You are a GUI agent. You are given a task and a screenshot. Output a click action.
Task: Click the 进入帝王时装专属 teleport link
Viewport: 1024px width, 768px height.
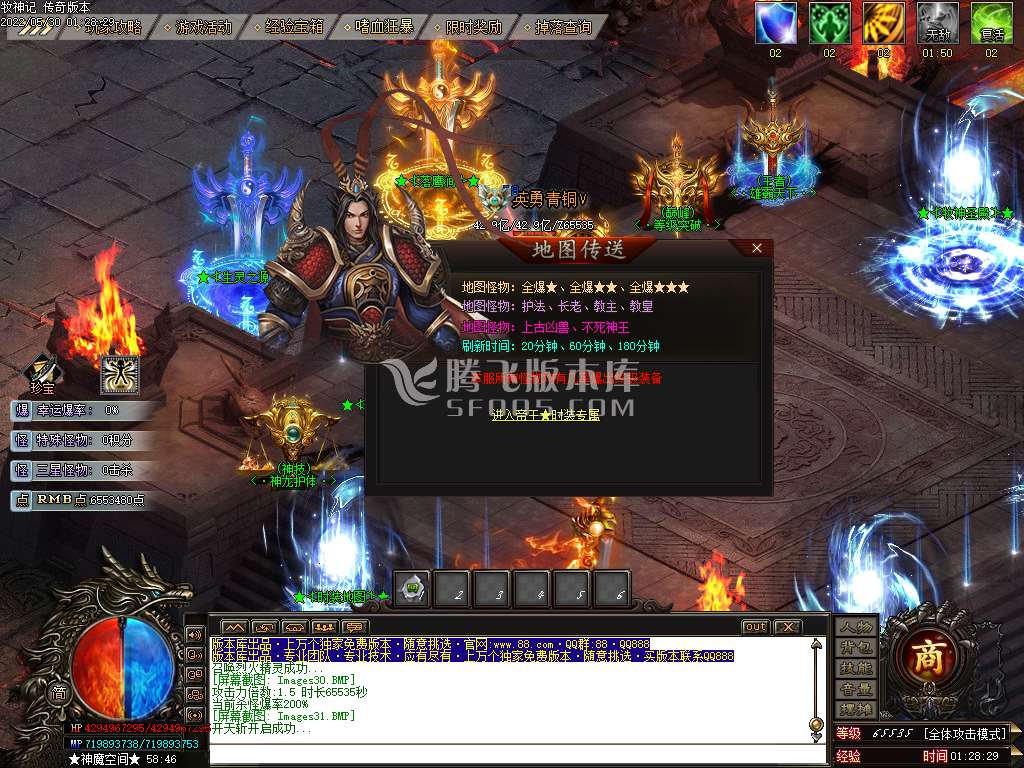click(x=546, y=414)
